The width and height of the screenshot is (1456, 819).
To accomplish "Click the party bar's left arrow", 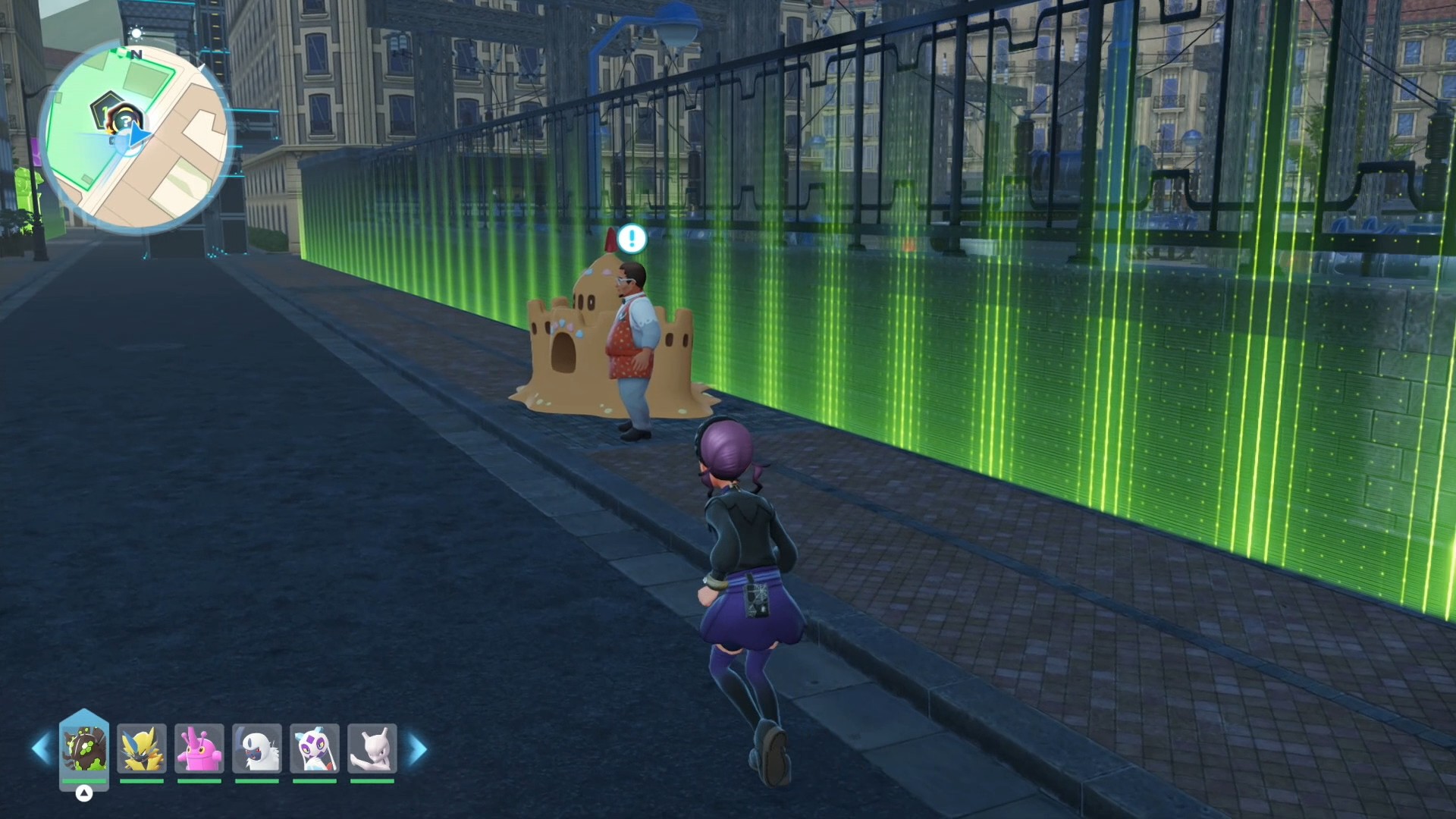I will point(40,748).
